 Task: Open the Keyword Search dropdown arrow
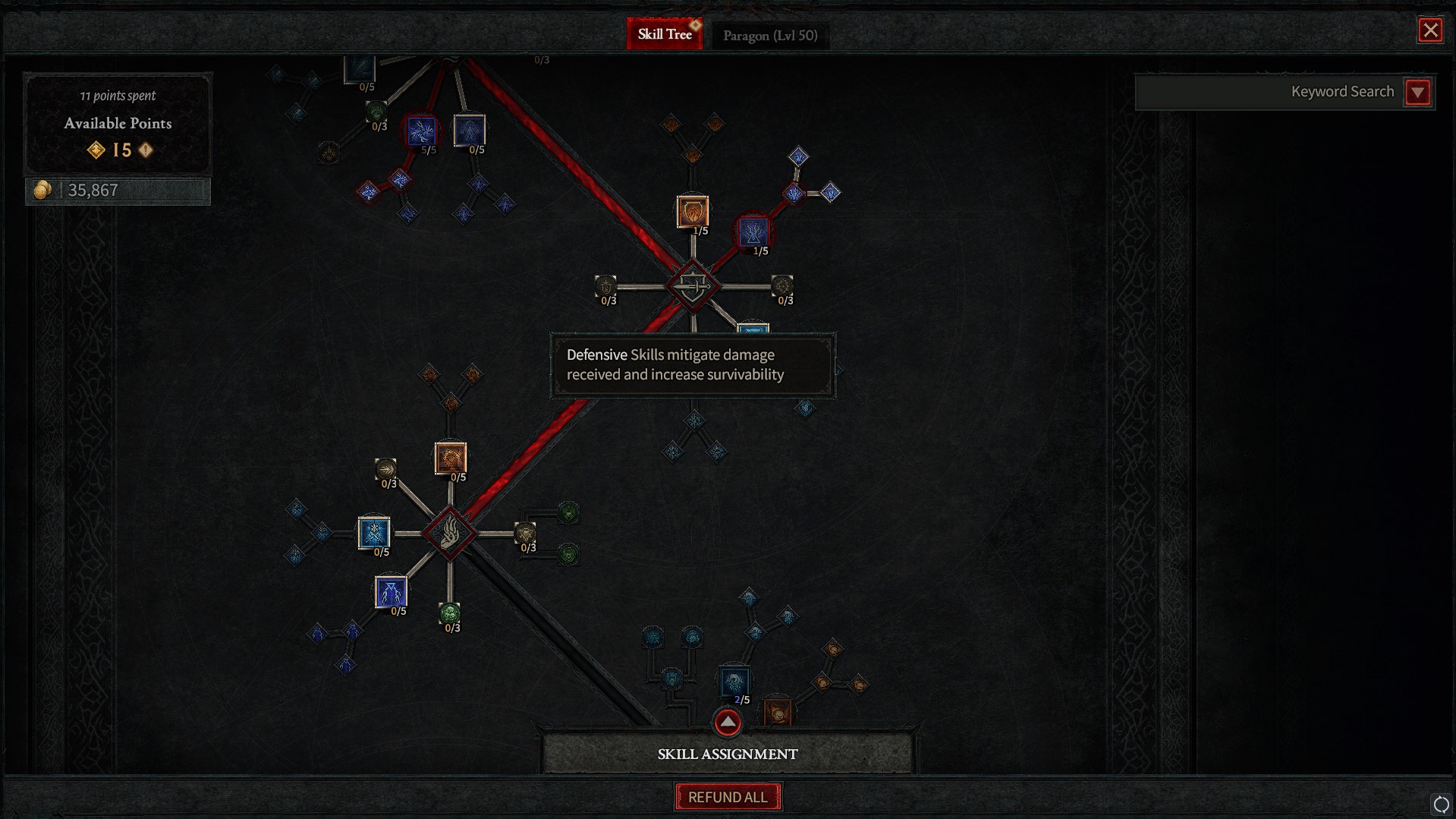[1417, 92]
